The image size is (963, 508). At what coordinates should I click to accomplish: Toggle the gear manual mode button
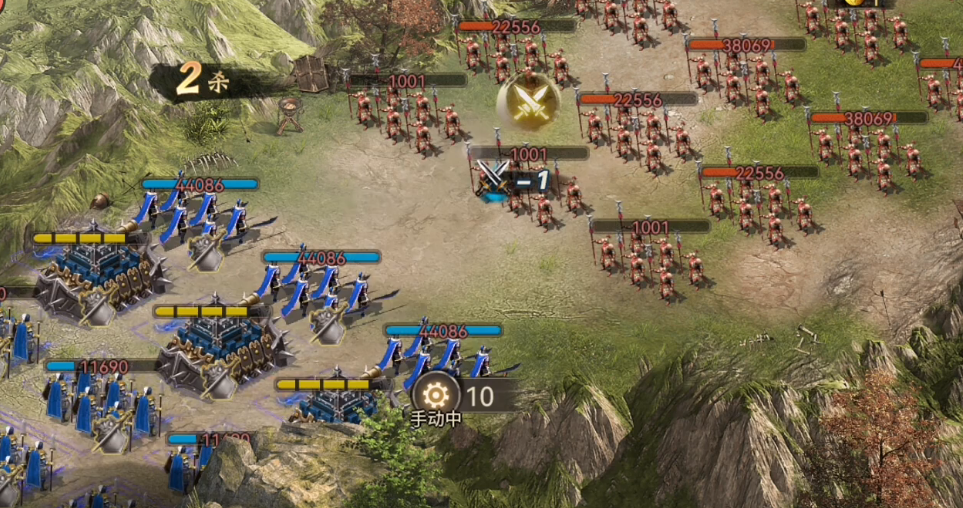(437, 395)
